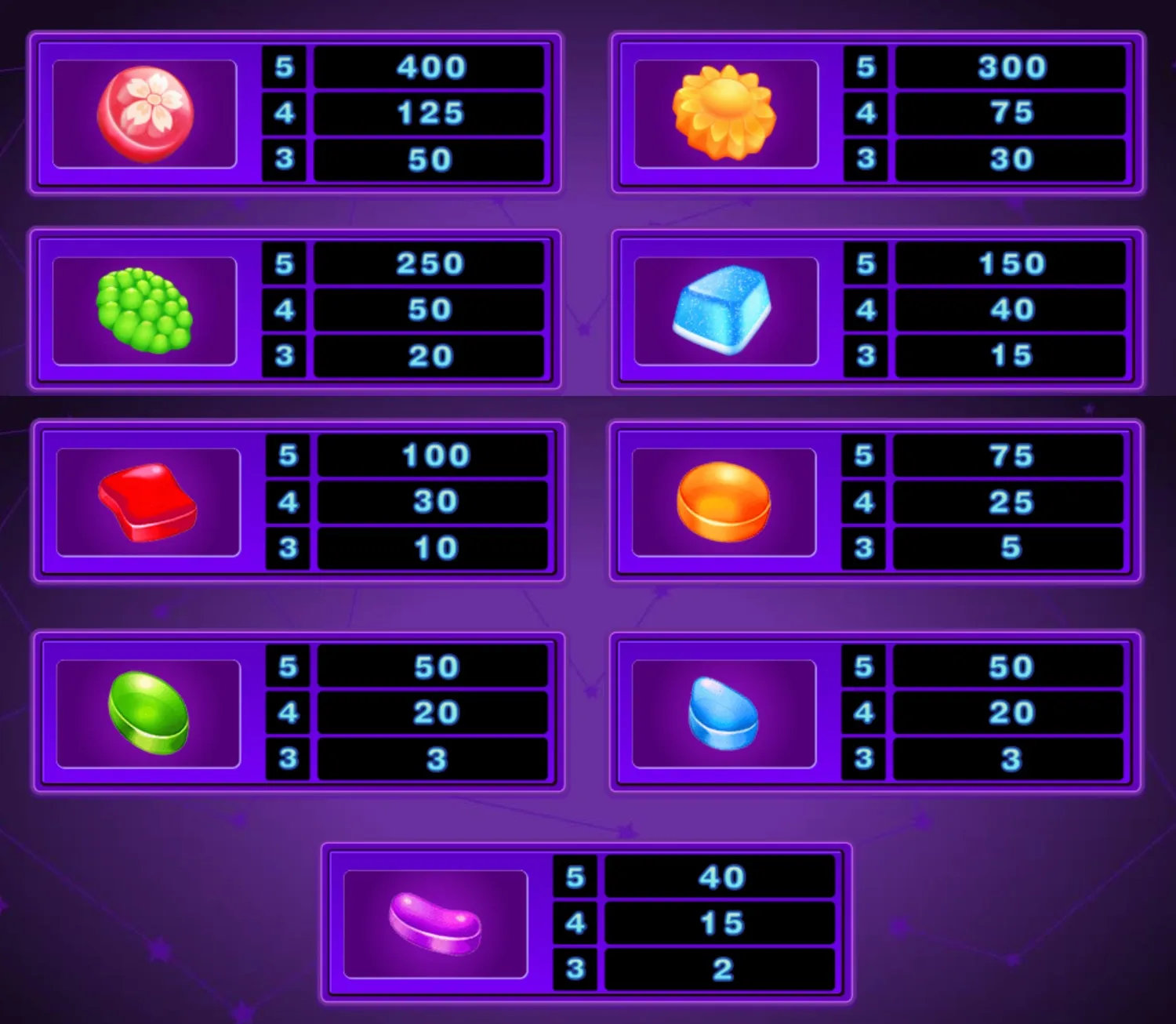Select the number 4 row for blue cube candy

[865, 310]
